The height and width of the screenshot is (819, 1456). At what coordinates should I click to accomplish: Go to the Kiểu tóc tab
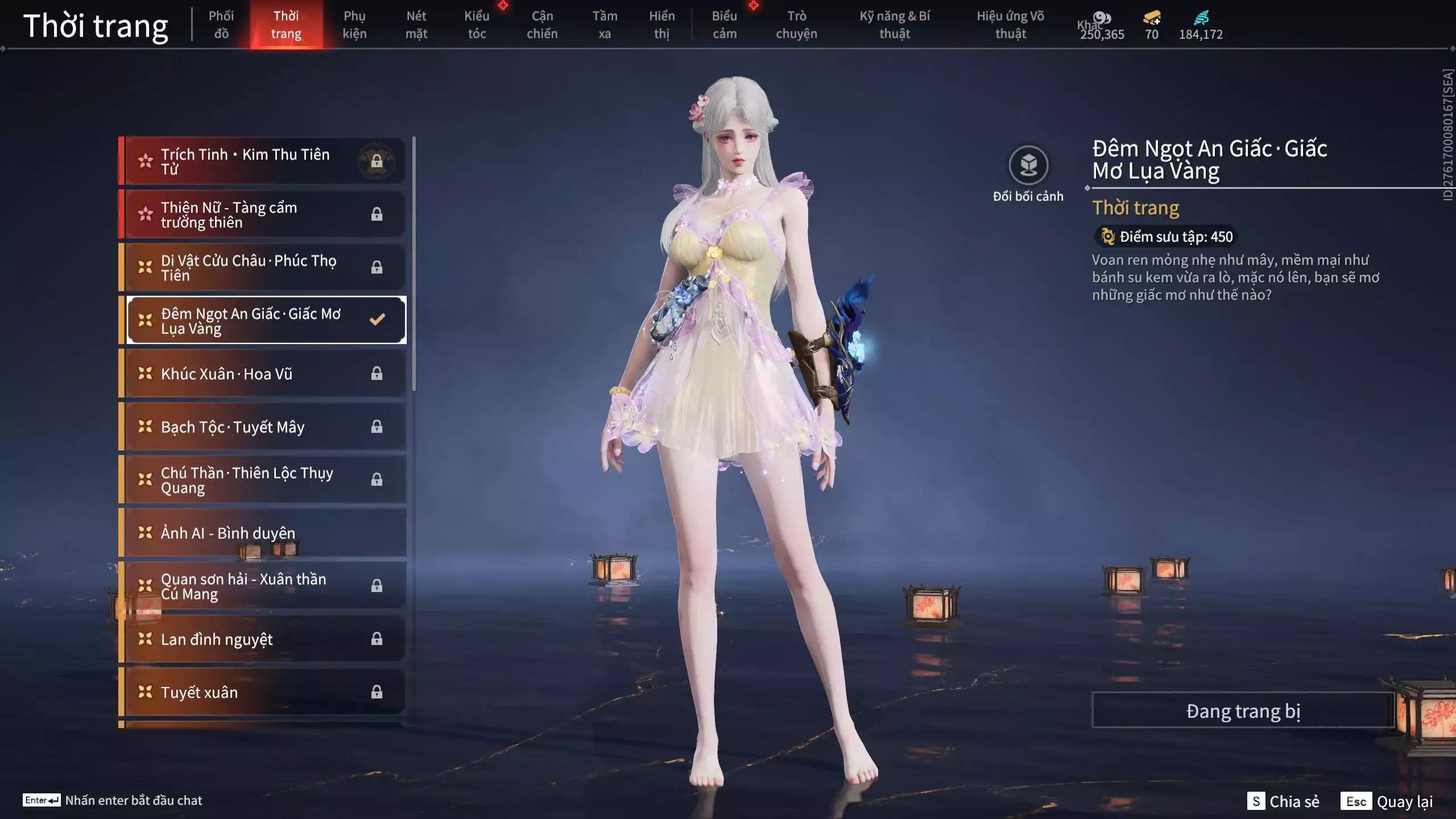[x=477, y=24]
